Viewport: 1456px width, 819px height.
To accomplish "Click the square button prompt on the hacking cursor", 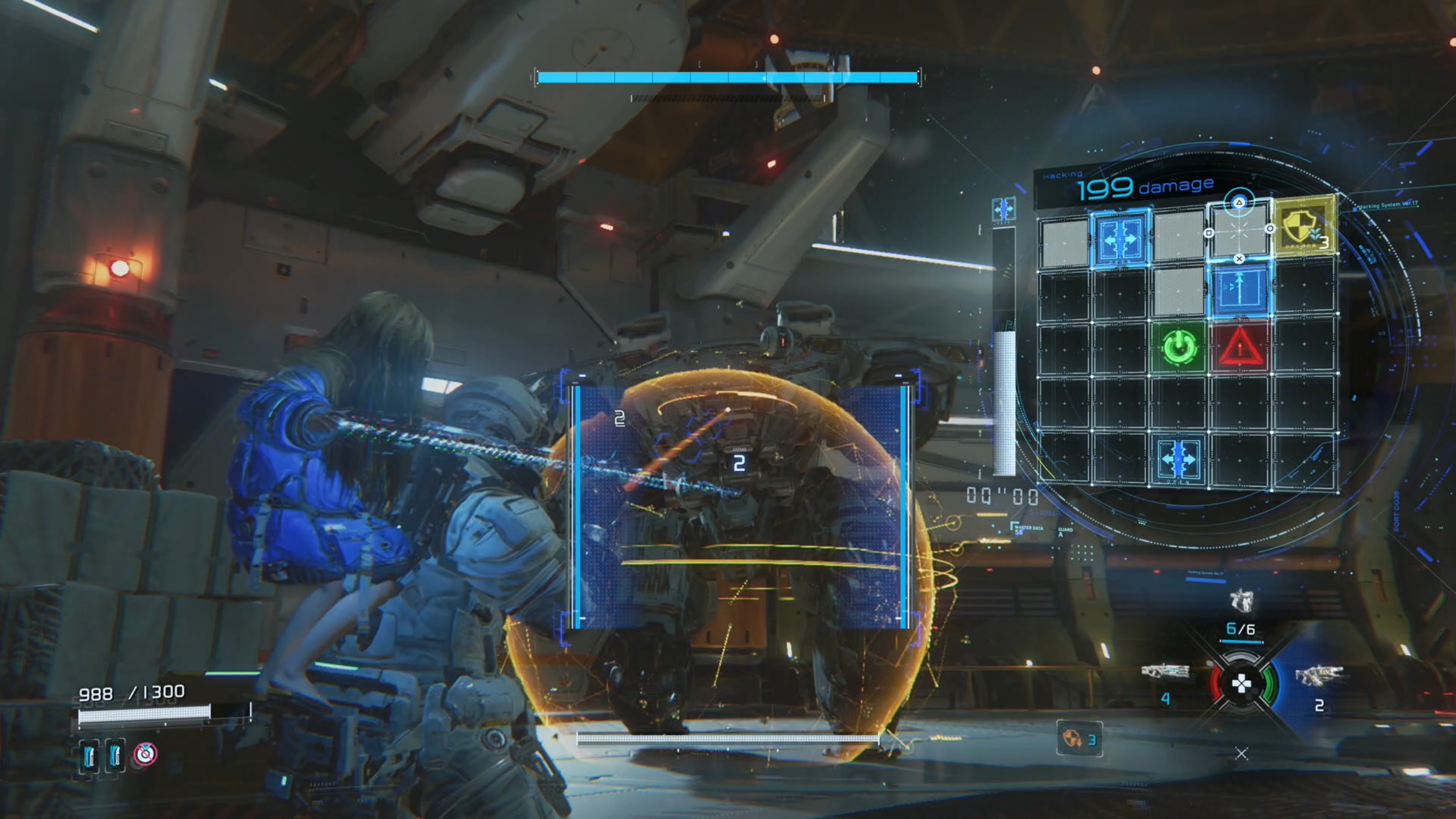I will tap(1210, 233).
